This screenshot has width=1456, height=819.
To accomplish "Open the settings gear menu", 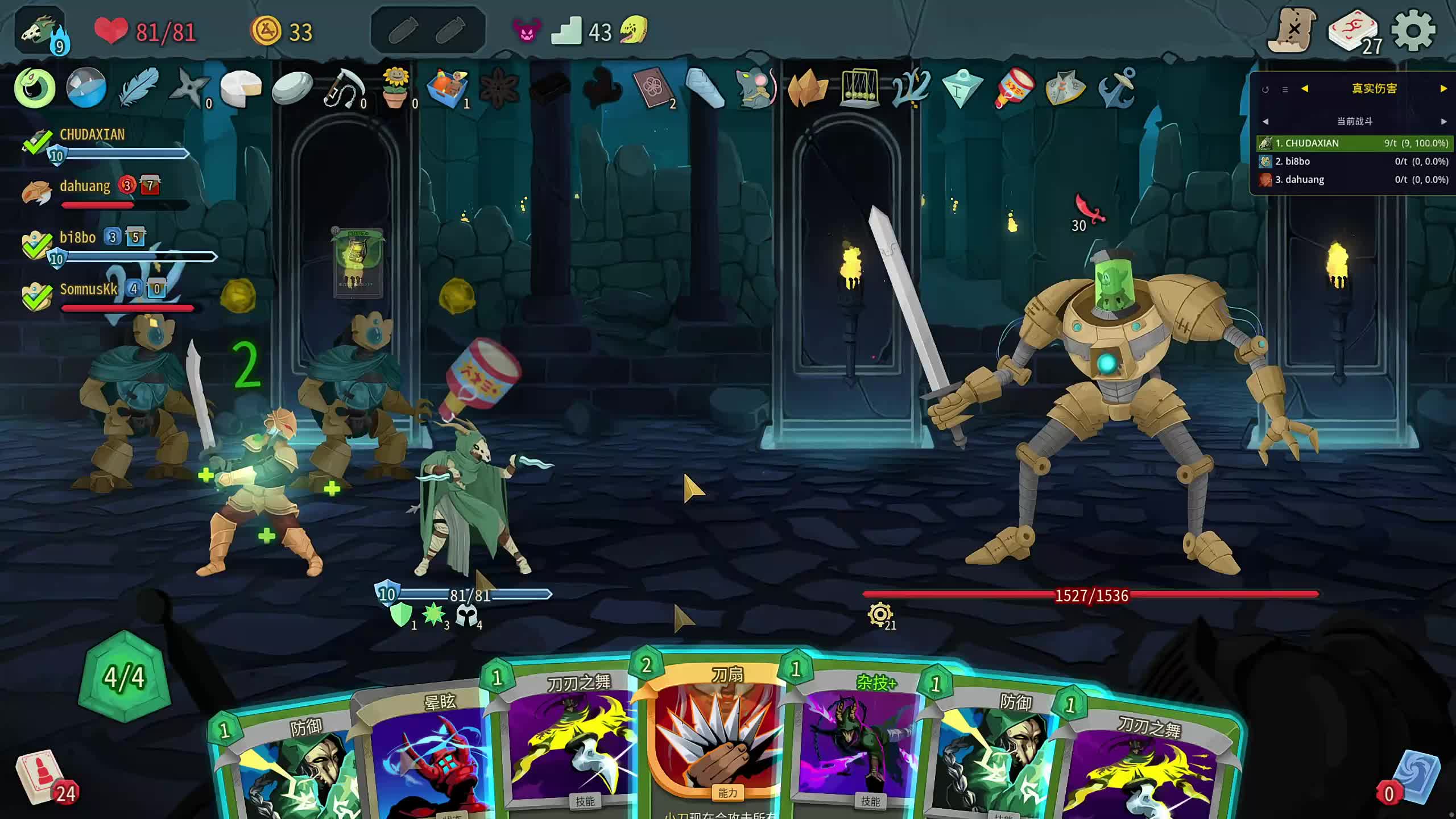I will (x=1413, y=31).
